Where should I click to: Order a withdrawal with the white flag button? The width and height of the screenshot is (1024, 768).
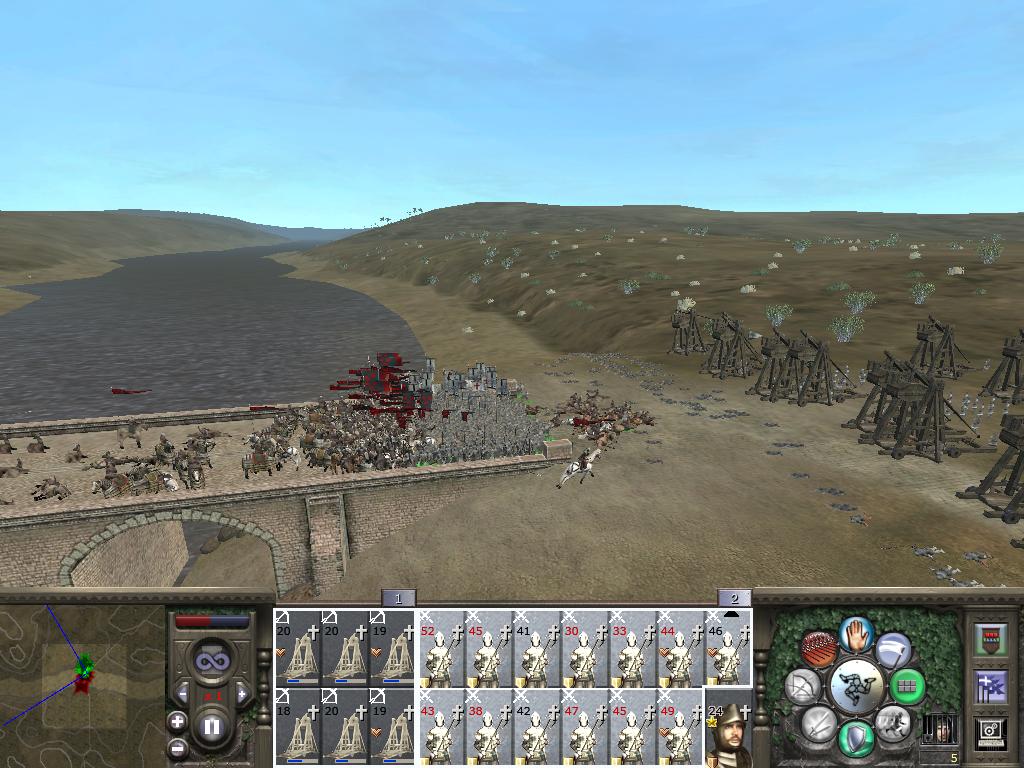click(x=894, y=651)
